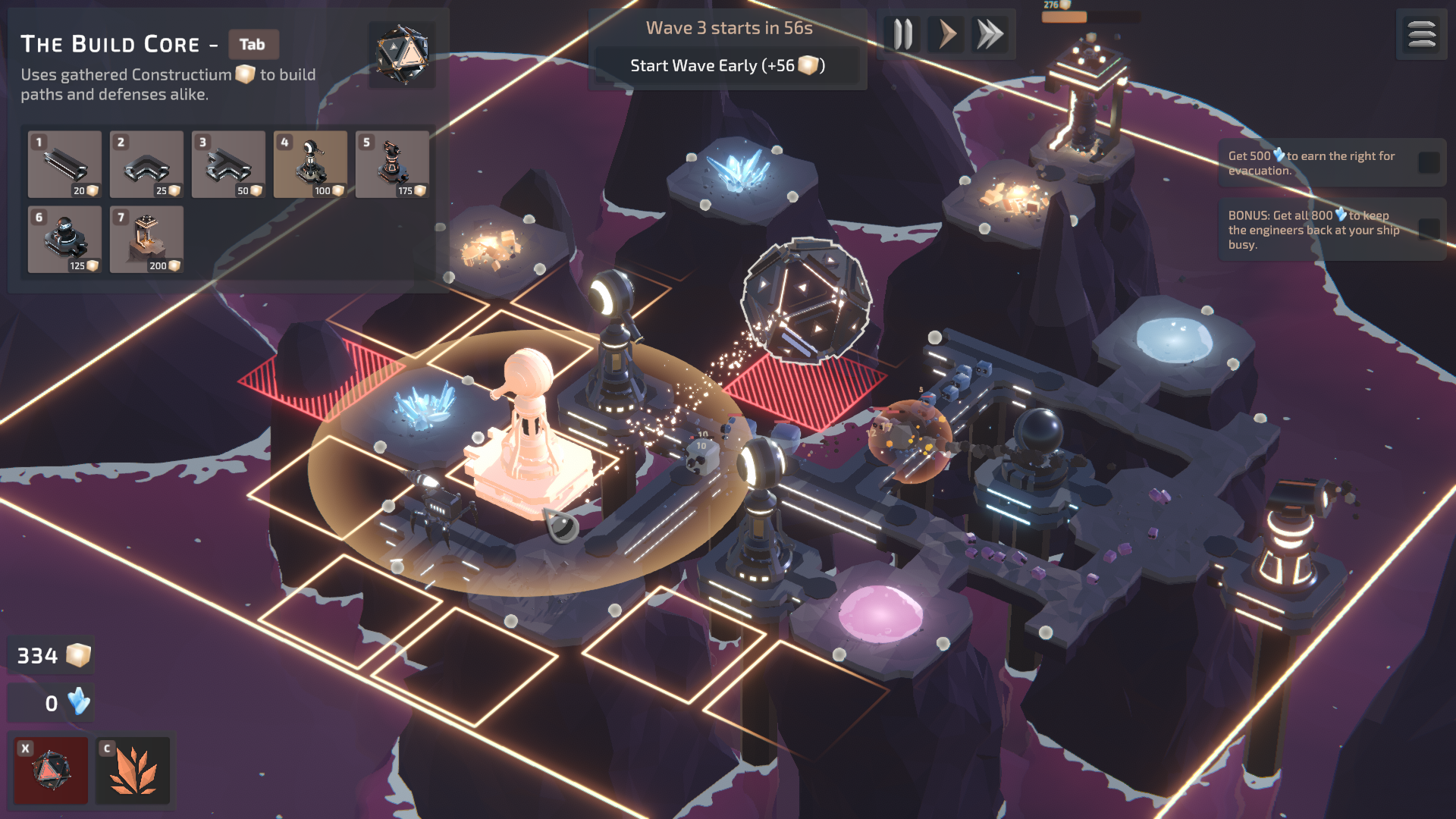Select the 100-cost ball turret
This screenshot has height=819, width=1456.
tap(310, 164)
